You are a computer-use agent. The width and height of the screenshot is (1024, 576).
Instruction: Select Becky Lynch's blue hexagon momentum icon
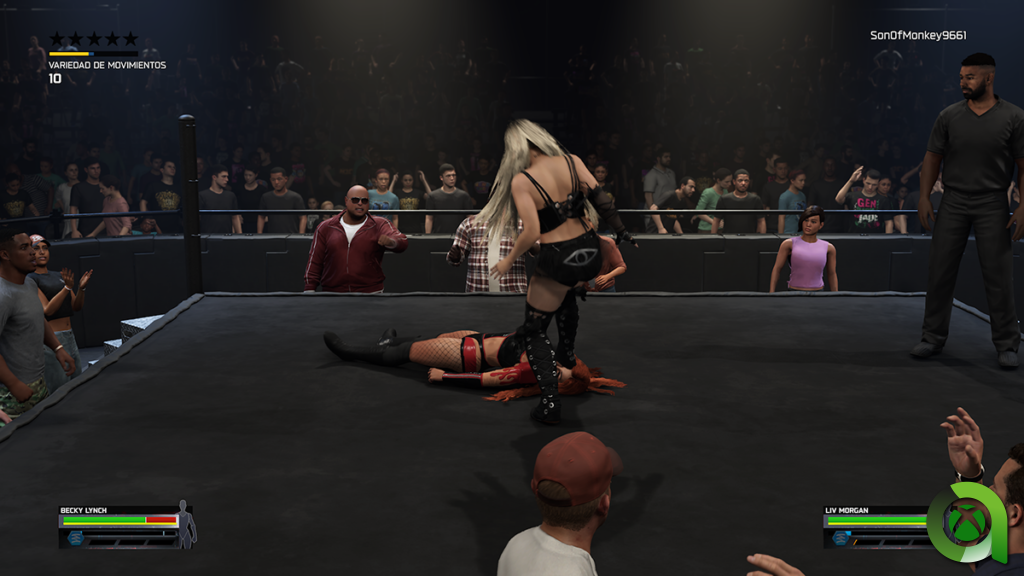(x=75, y=538)
